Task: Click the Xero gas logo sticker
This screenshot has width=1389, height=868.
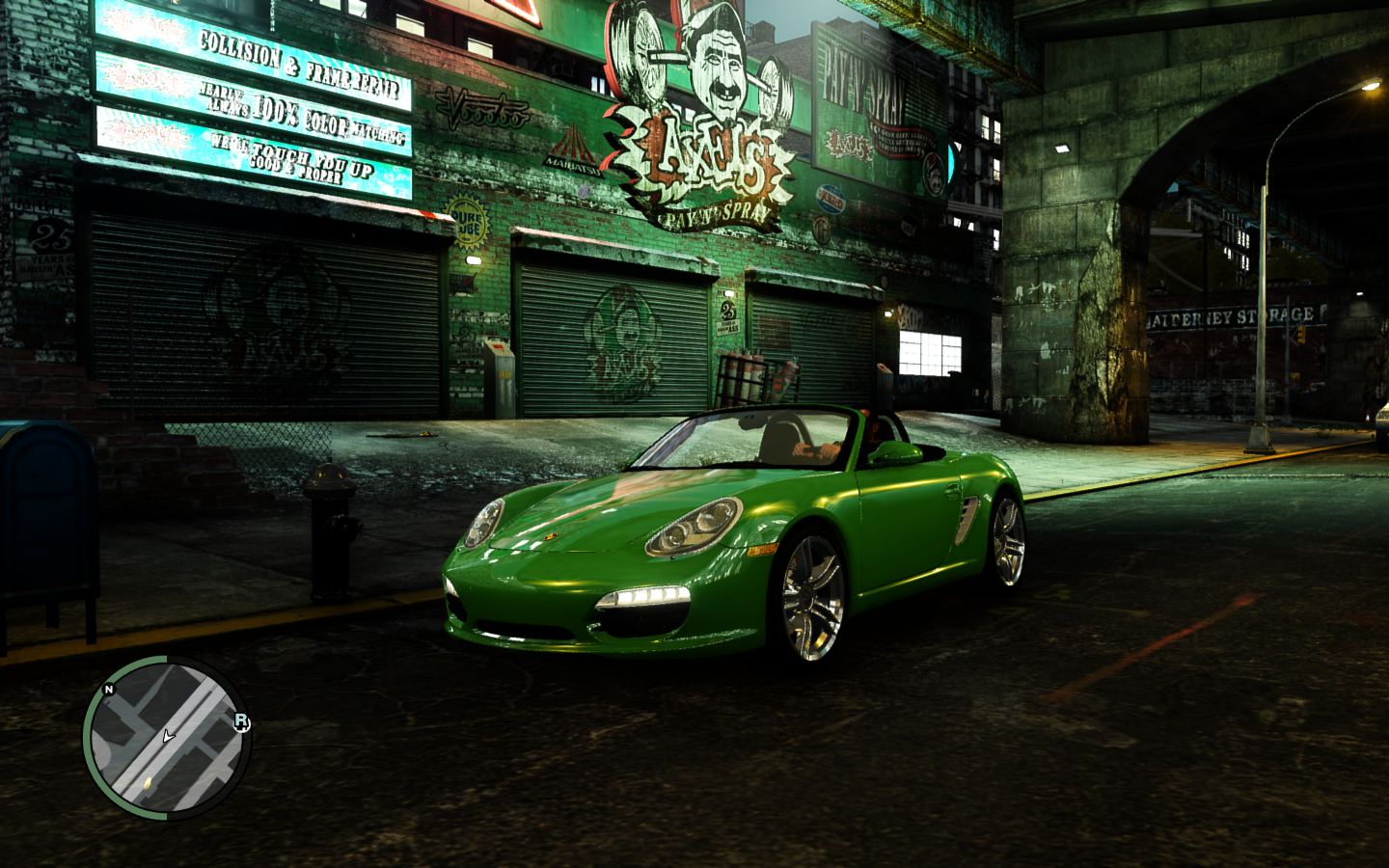Action: pyautogui.click(x=831, y=199)
